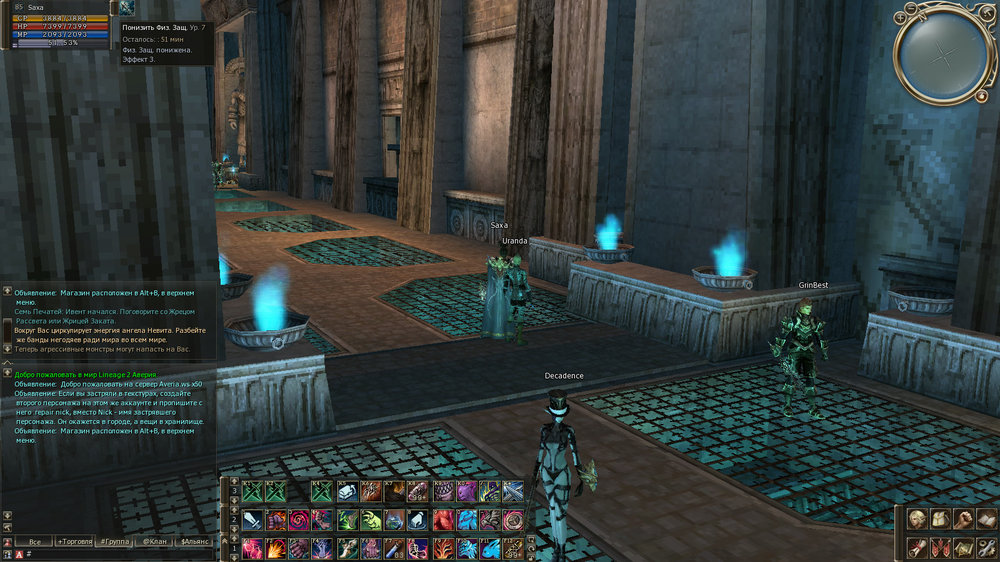
Task: Switch to the Все chat tab
Action: point(34,541)
